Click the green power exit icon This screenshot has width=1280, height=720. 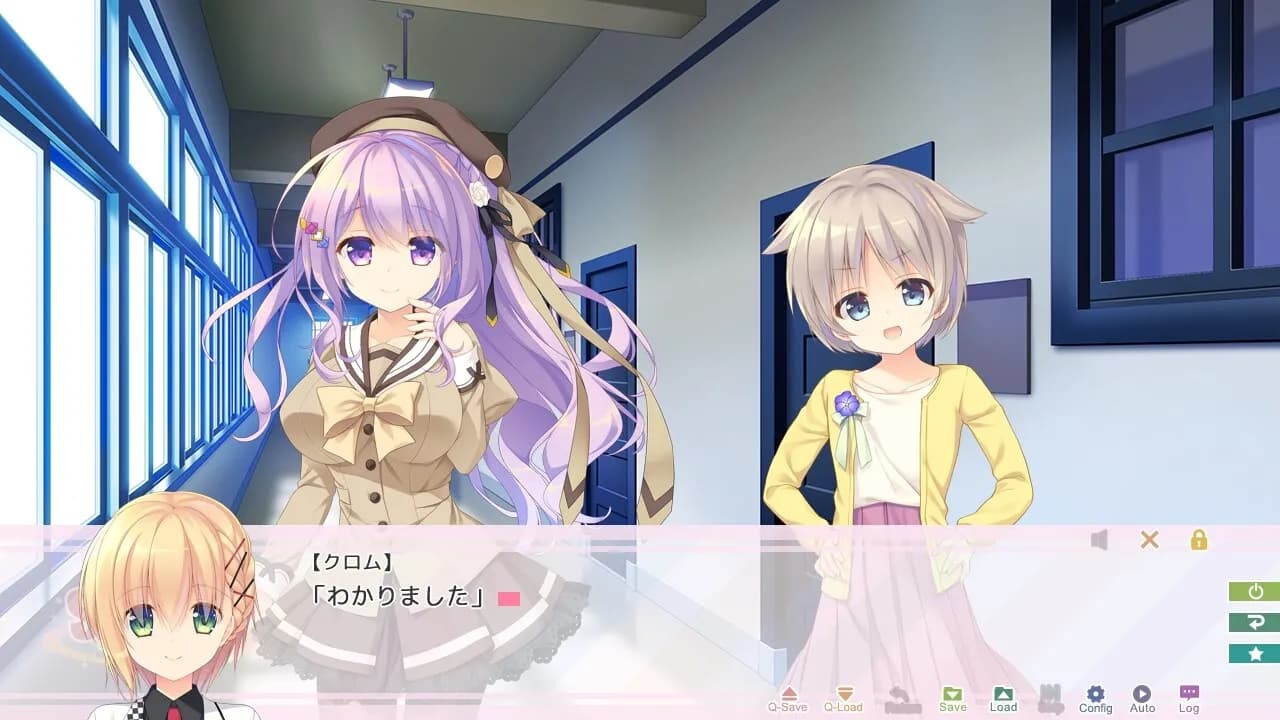(1253, 589)
